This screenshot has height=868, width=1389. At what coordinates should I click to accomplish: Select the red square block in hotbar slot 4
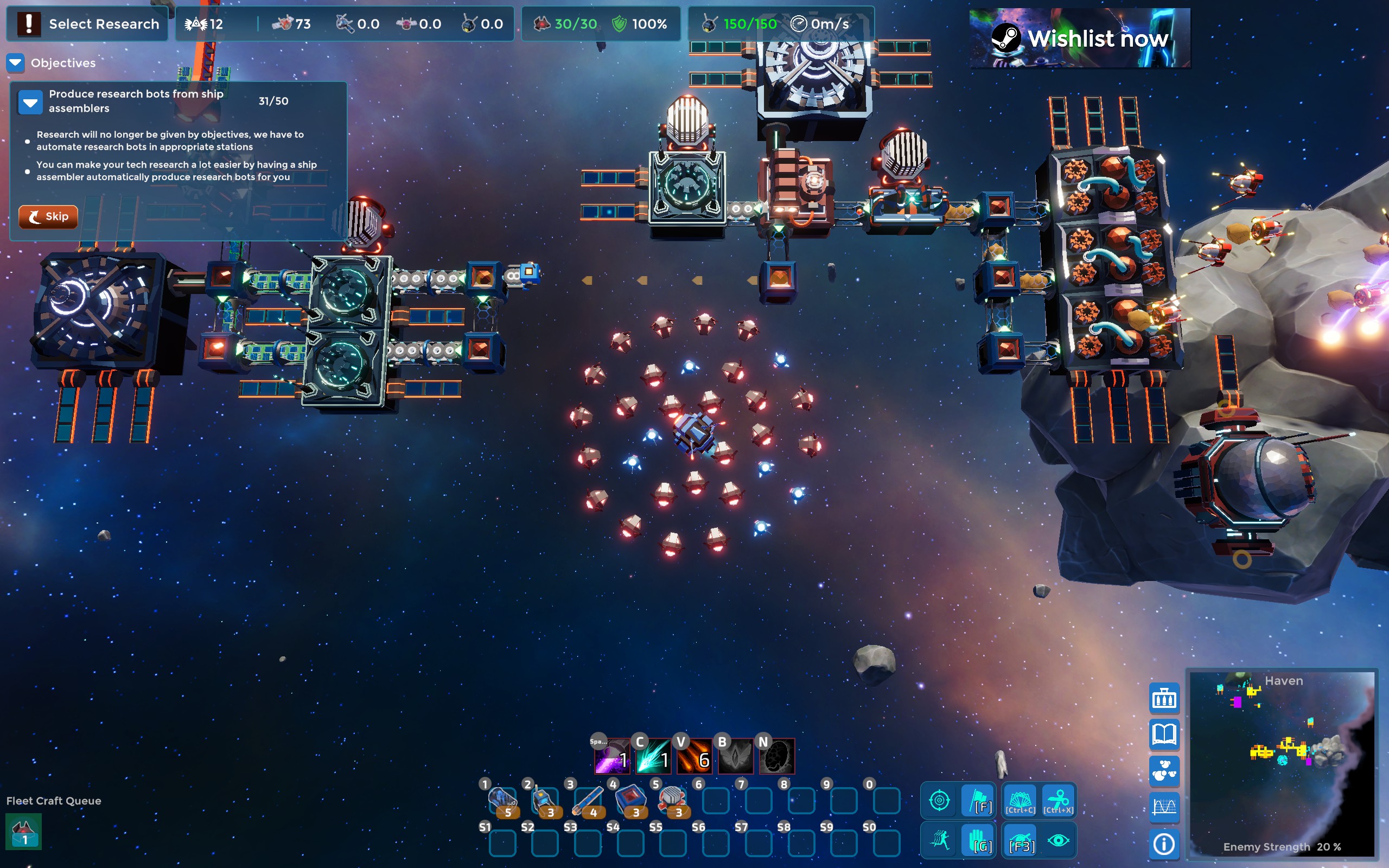pyautogui.click(x=630, y=800)
